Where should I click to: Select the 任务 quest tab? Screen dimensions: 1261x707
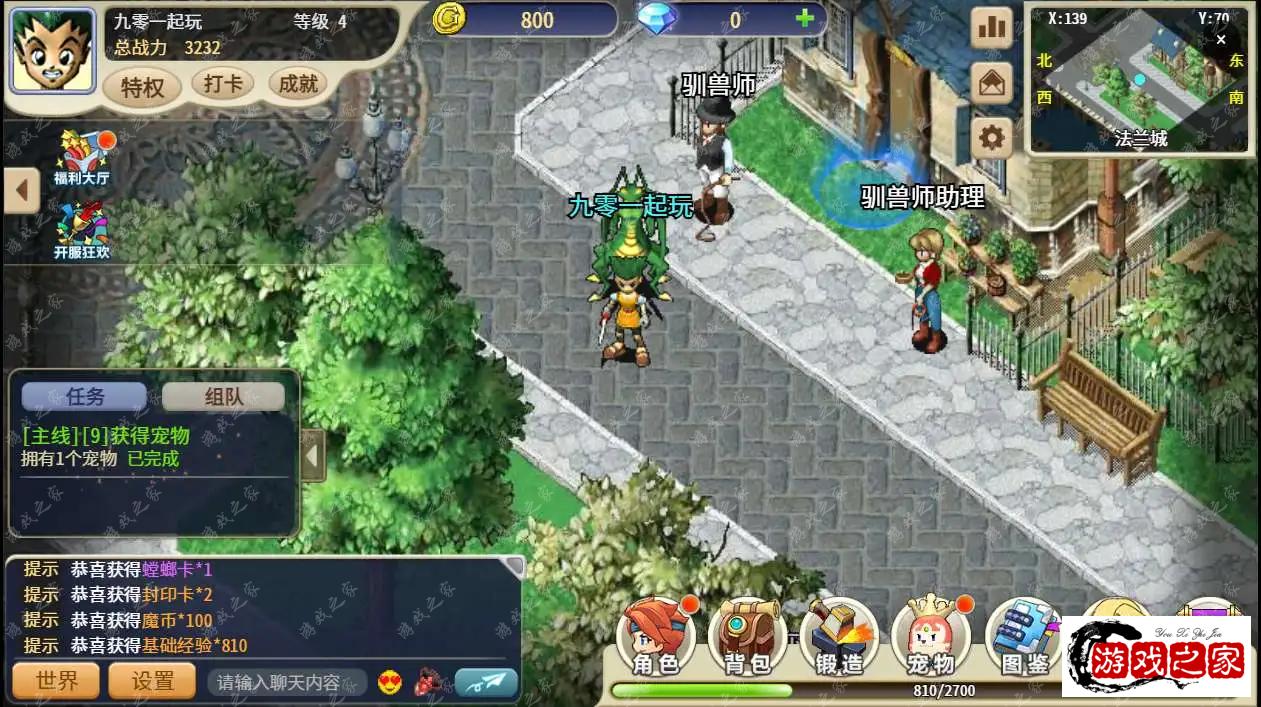[85, 396]
